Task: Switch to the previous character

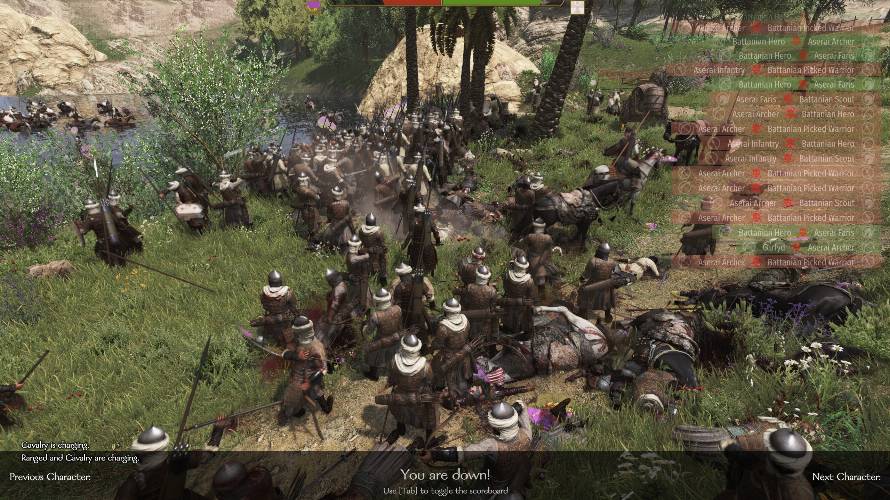Action: tap(50, 477)
